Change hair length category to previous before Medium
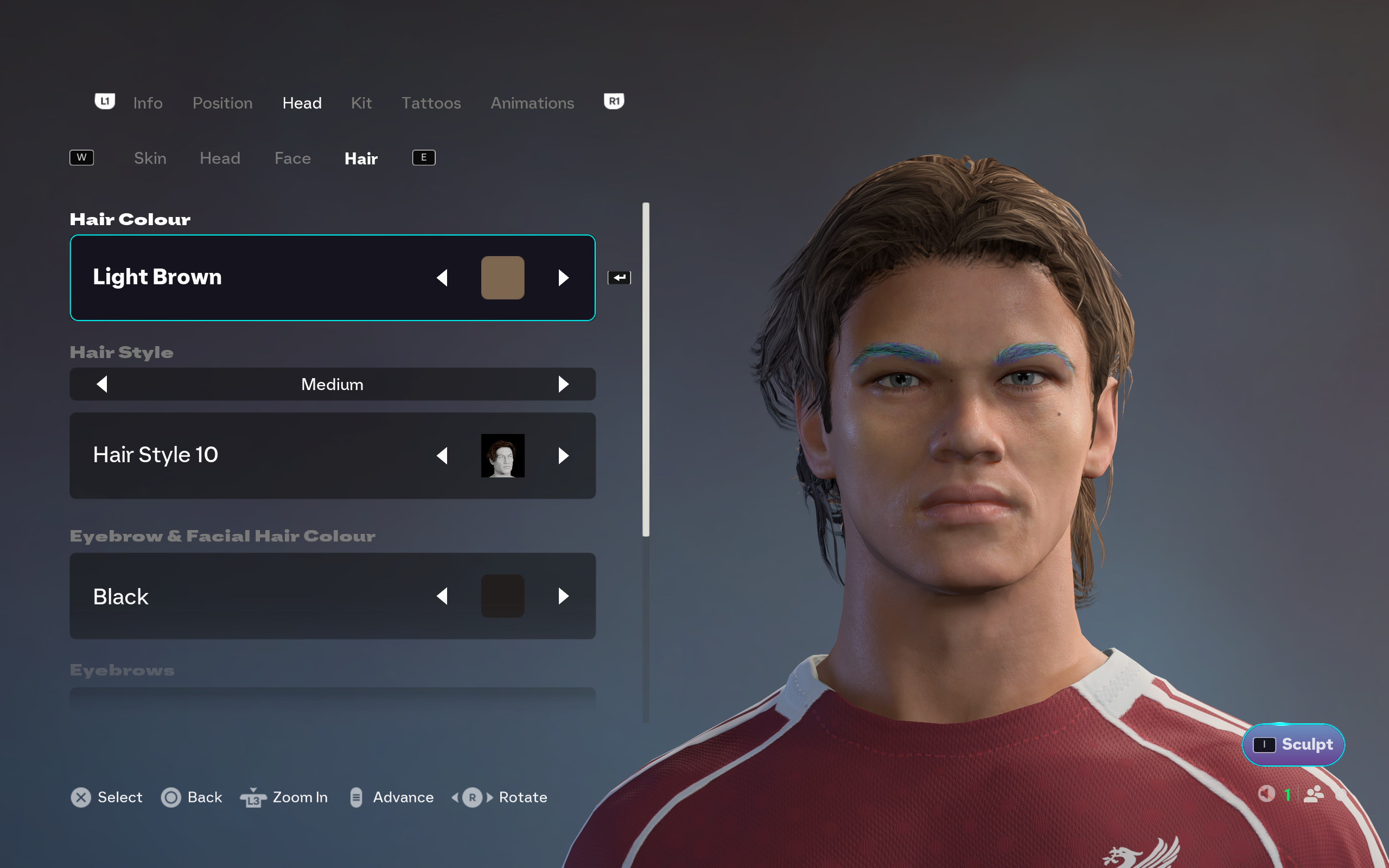This screenshot has height=868, width=1389. point(102,384)
